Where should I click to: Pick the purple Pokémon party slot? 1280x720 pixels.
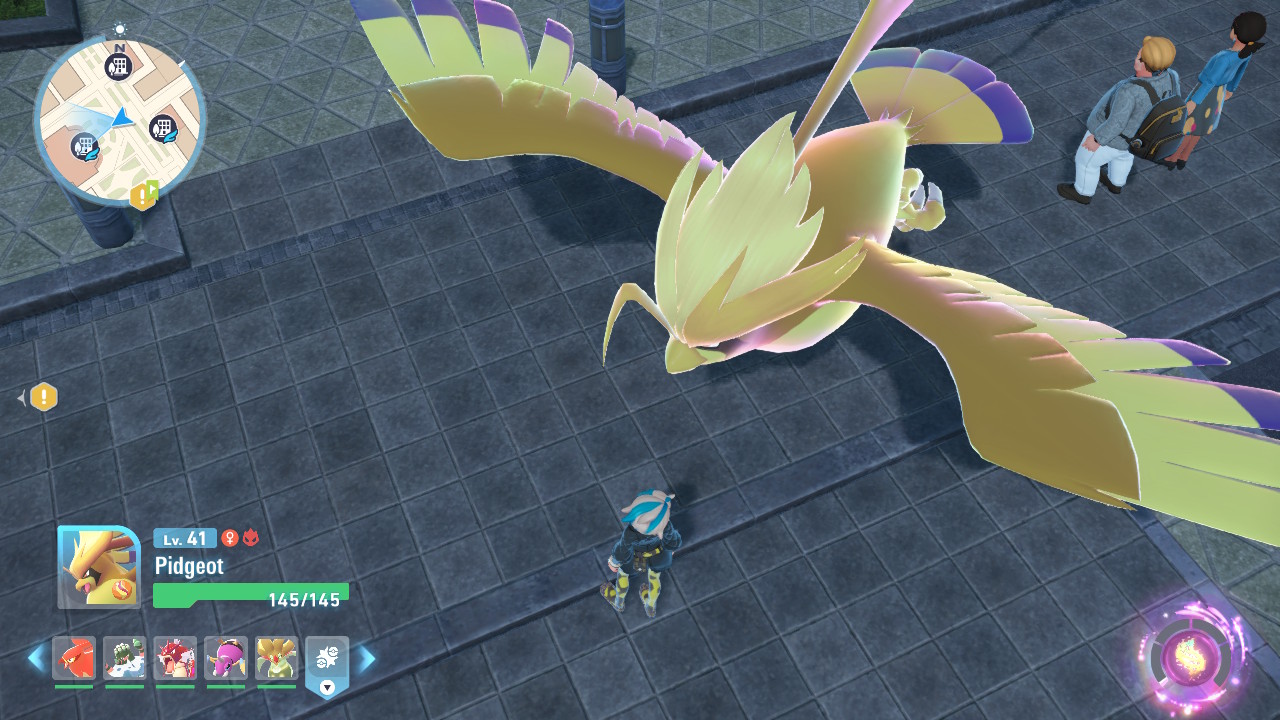coord(225,658)
